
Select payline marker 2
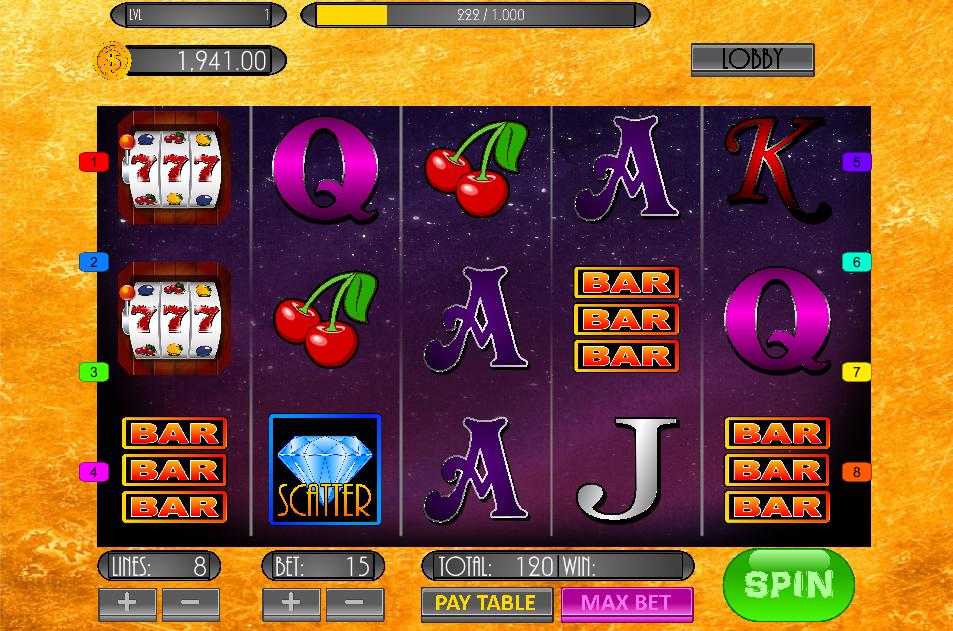click(x=94, y=262)
